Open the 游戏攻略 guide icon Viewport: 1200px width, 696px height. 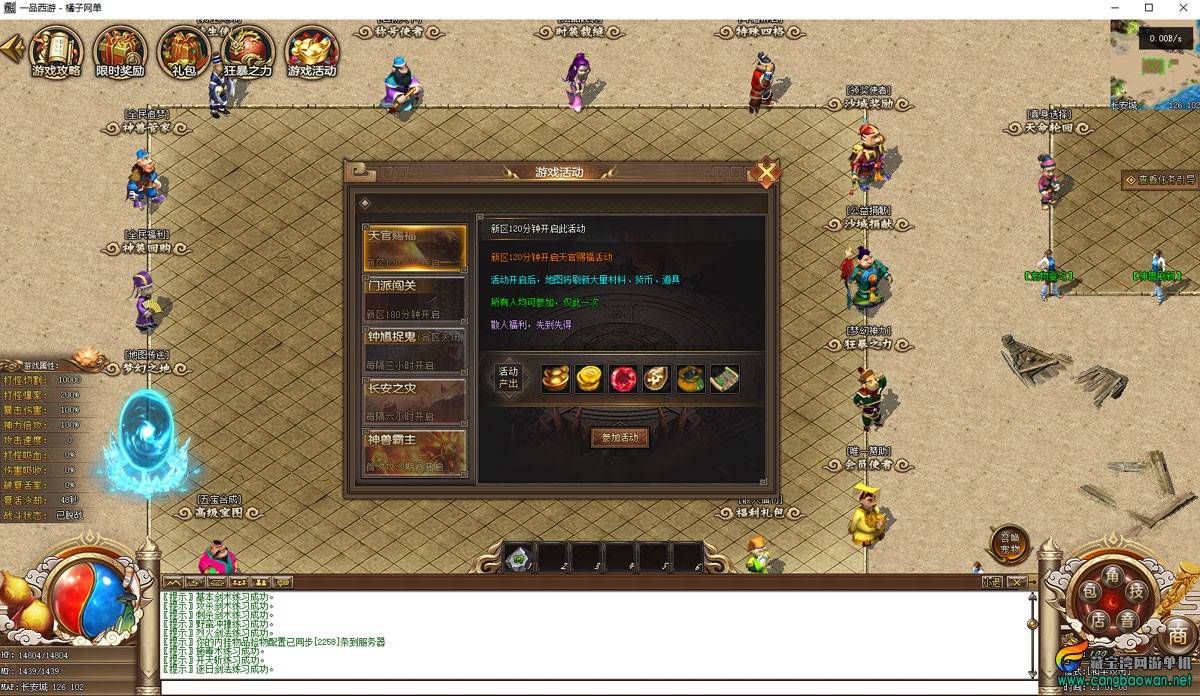pos(56,52)
